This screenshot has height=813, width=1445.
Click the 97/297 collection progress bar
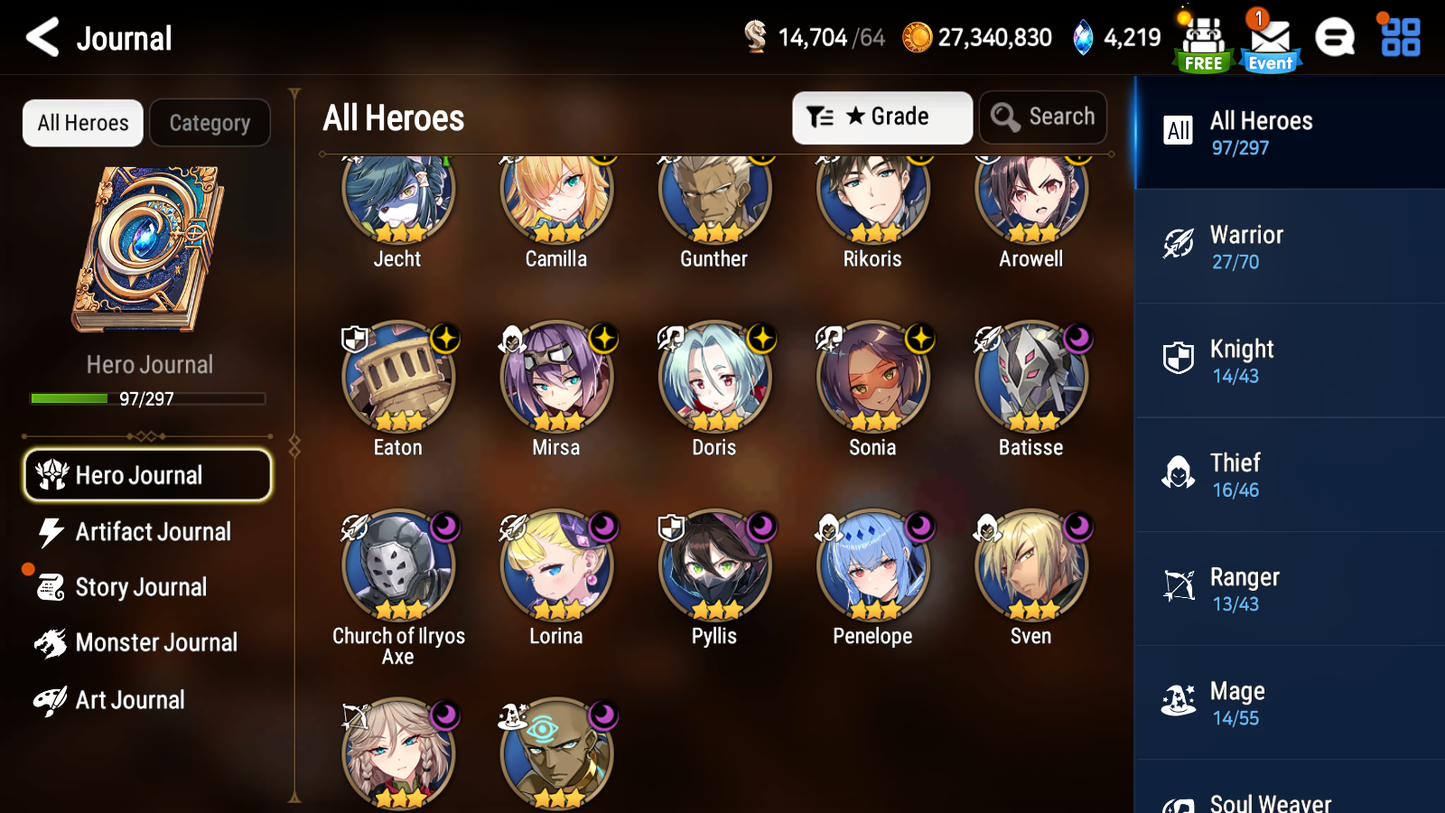150,398
